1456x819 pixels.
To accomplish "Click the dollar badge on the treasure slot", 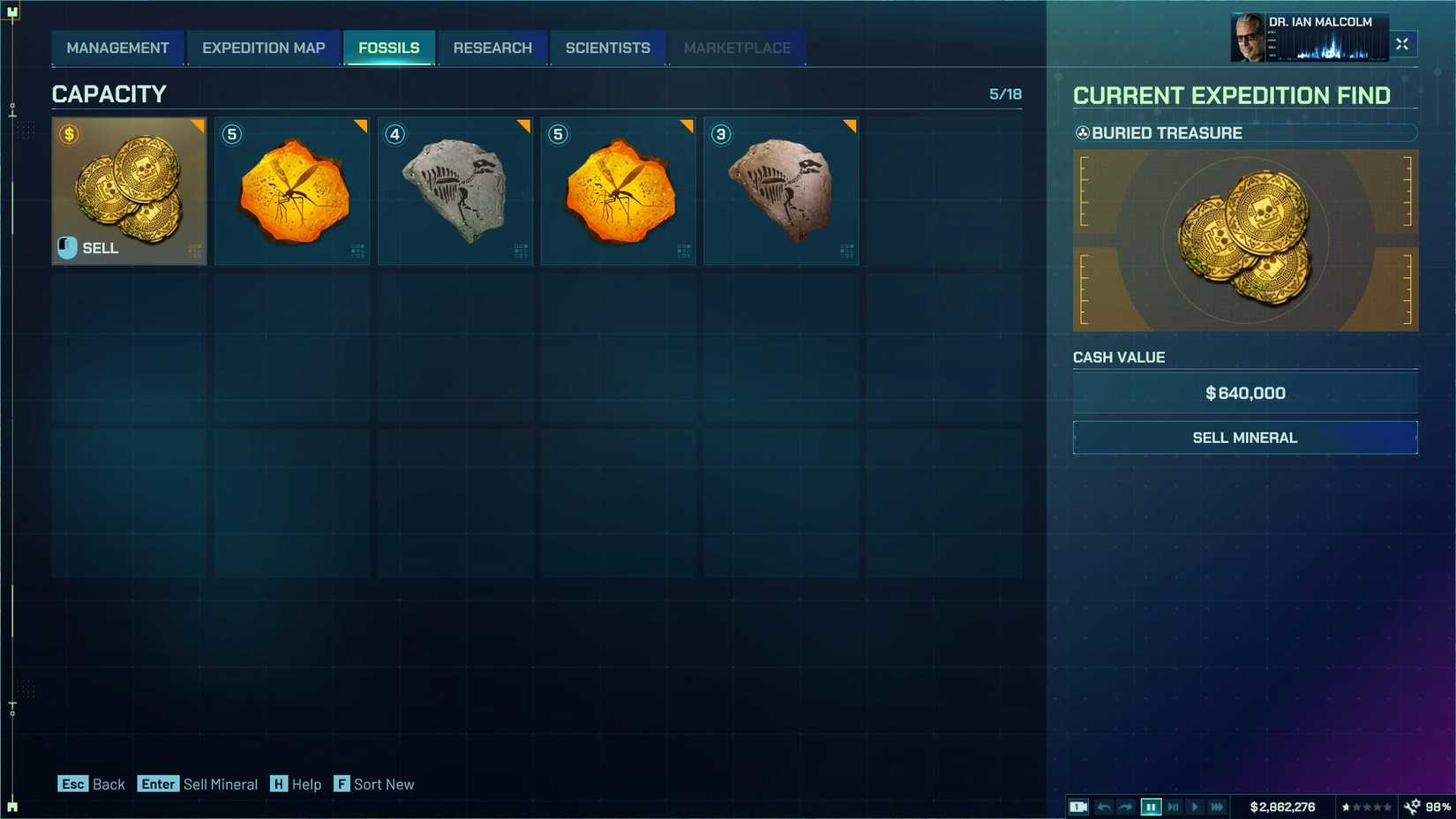I will pyautogui.click(x=67, y=134).
